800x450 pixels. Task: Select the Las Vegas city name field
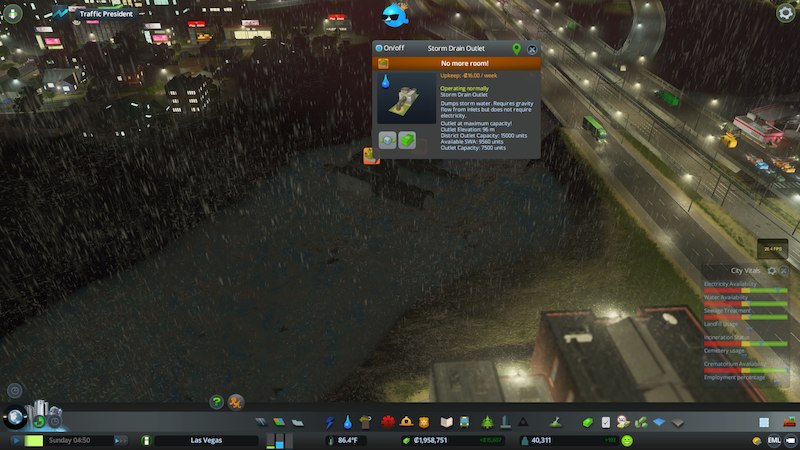(204, 440)
